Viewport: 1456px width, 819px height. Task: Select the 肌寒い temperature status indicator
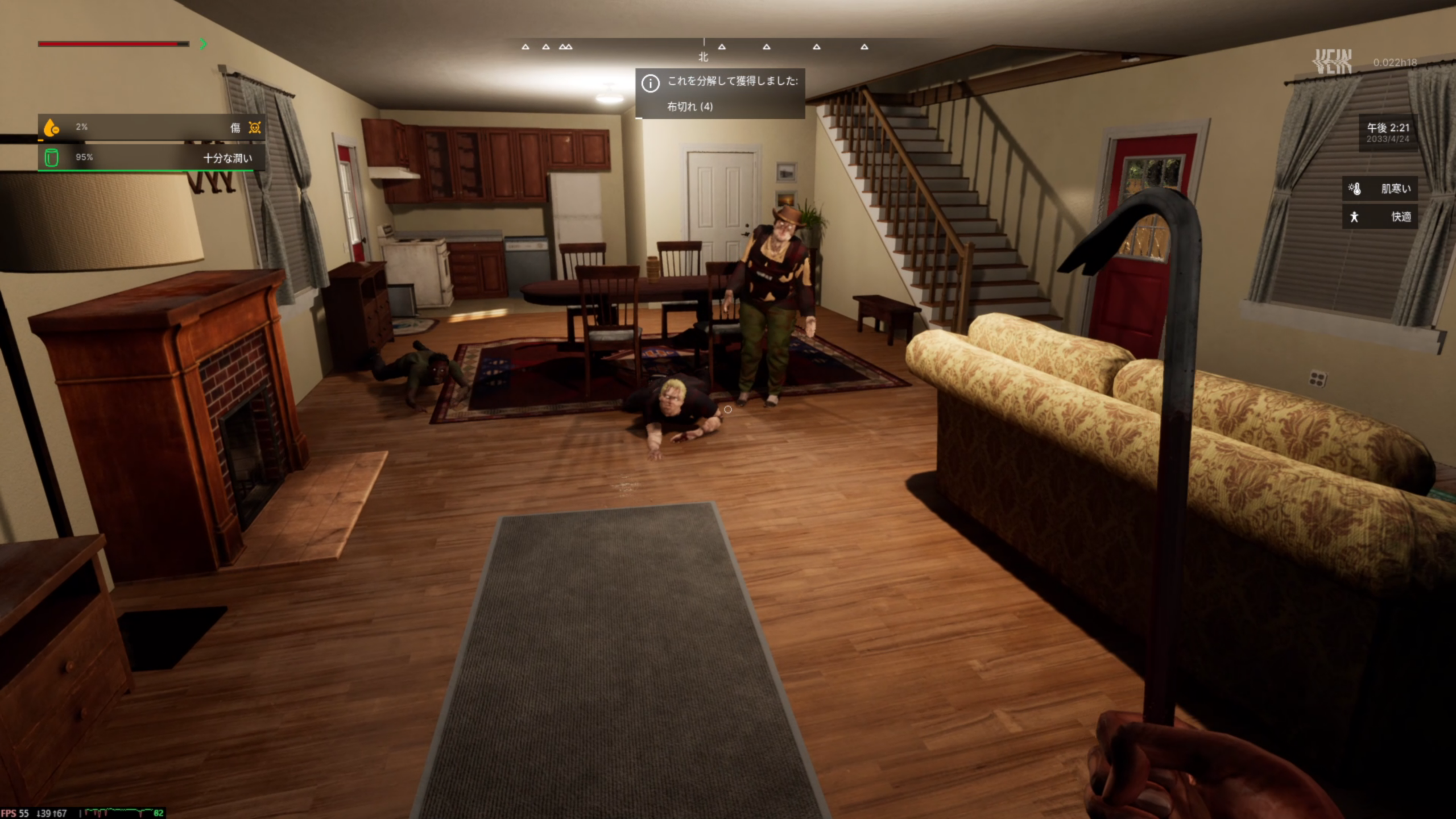click(x=1380, y=189)
